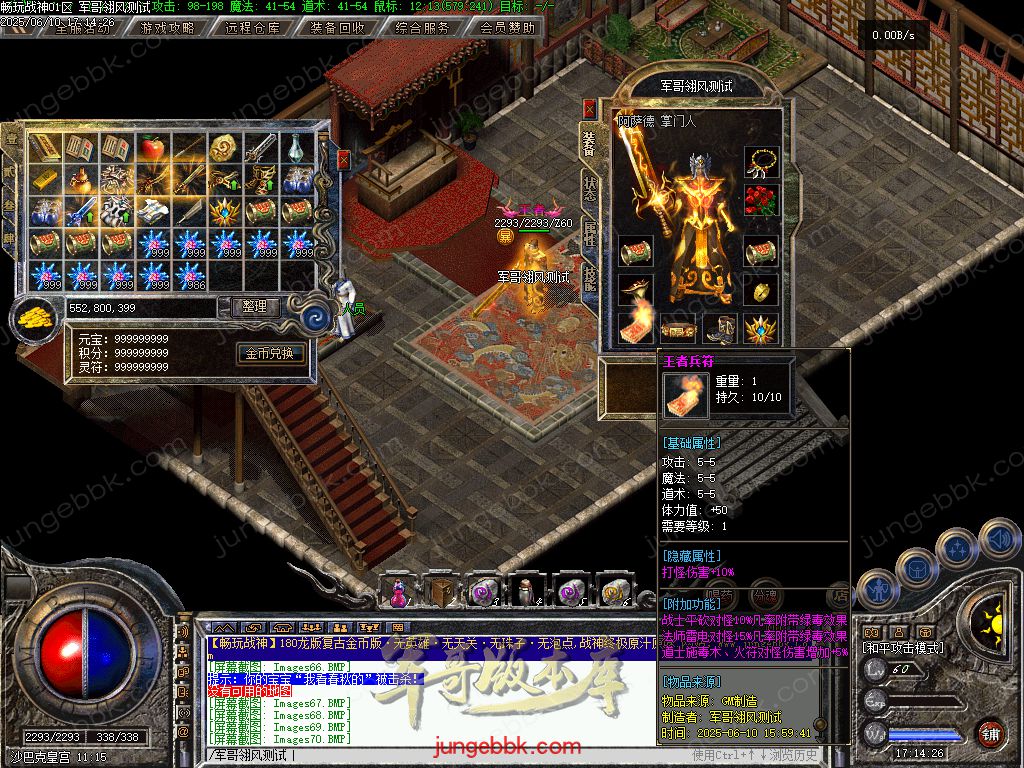Click the red 铺 shop button
The height and width of the screenshot is (768, 1024).
[x=989, y=733]
